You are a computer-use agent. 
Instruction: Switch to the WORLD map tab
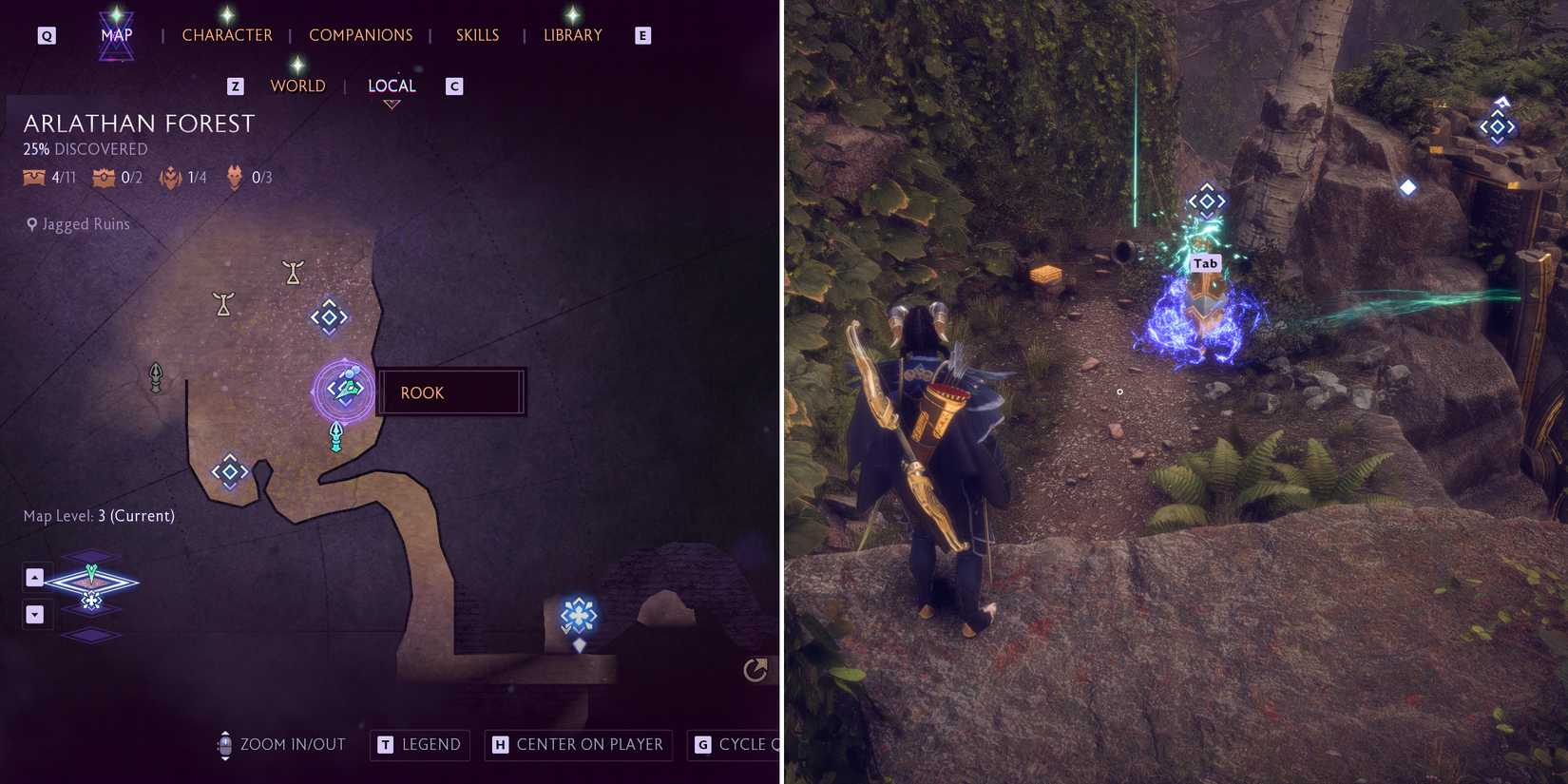coord(297,86)
